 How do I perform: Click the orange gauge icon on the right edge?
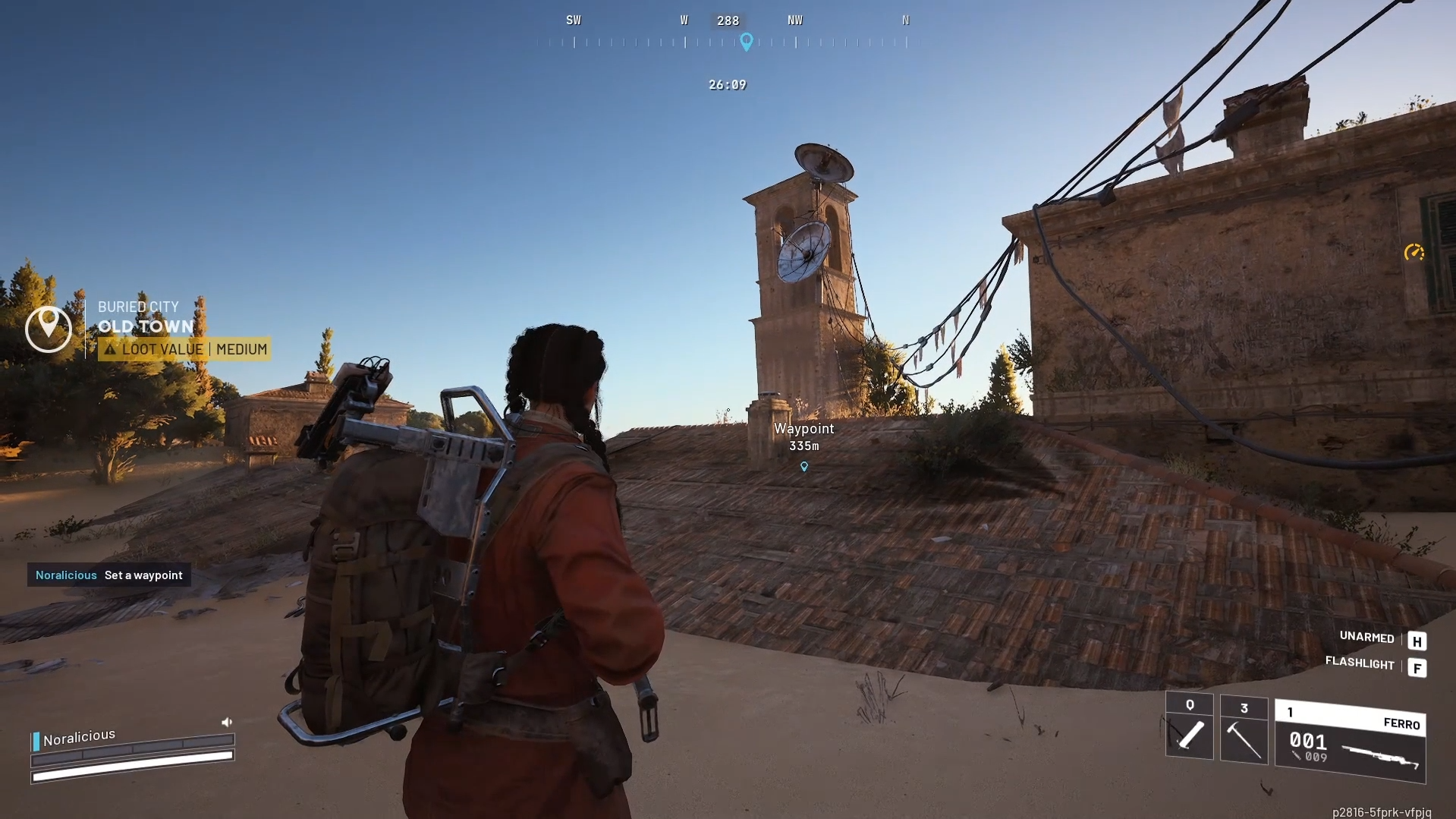pos(1415,252)
